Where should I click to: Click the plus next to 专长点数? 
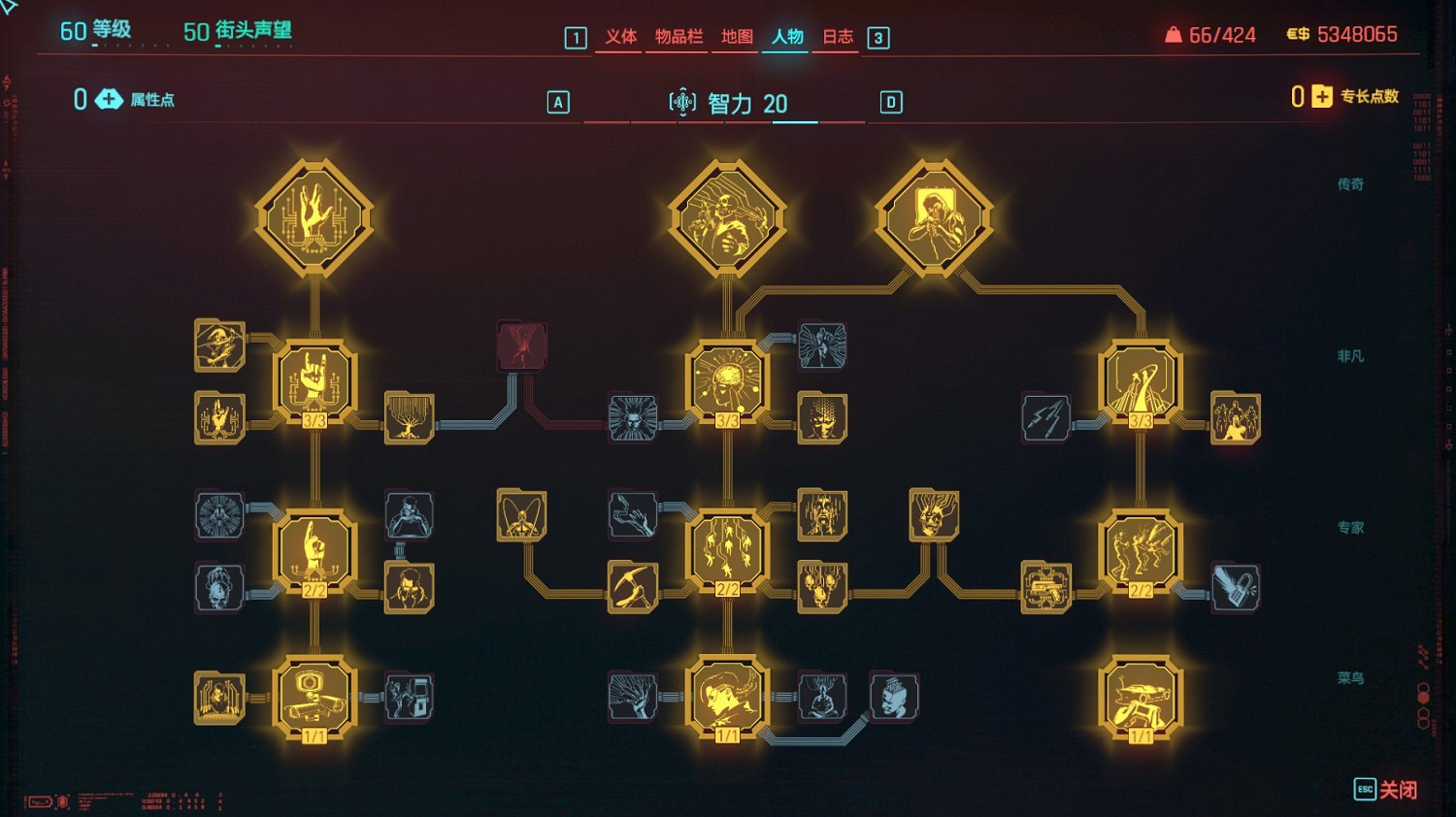[1319, 98]
